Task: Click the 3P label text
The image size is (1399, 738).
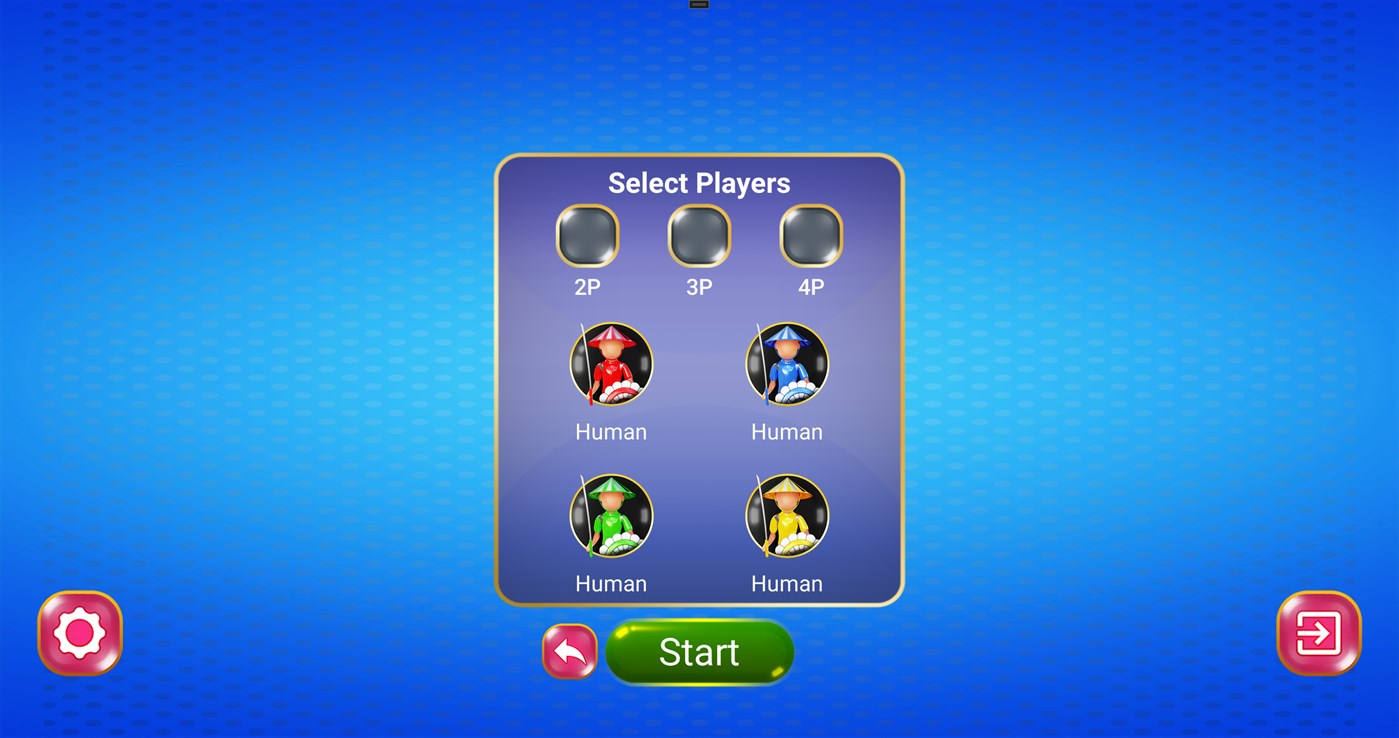Action: point(699,287)
